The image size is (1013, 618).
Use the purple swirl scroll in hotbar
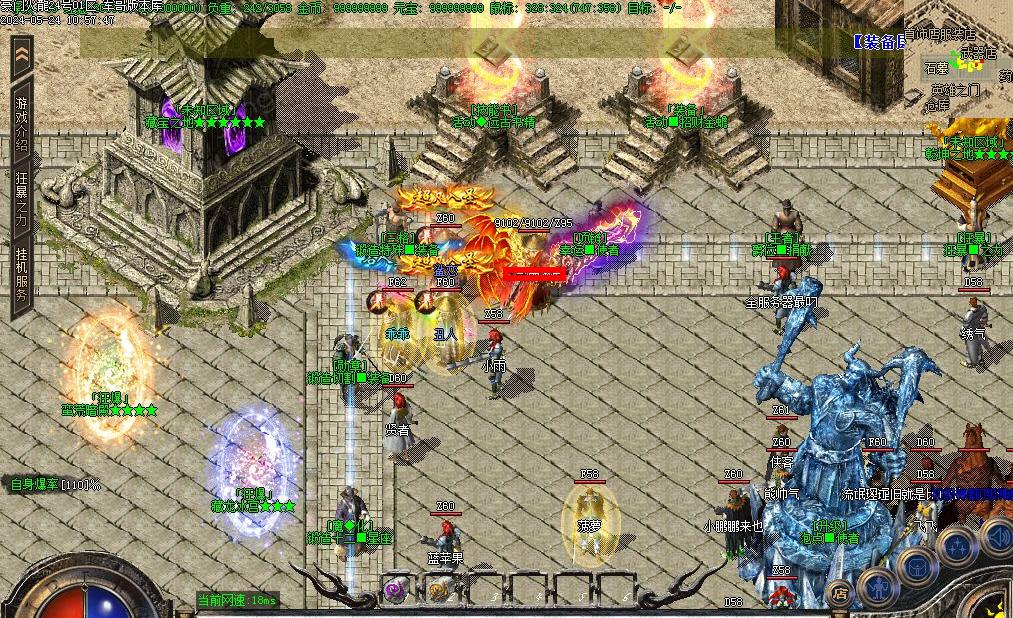[396, 590]
